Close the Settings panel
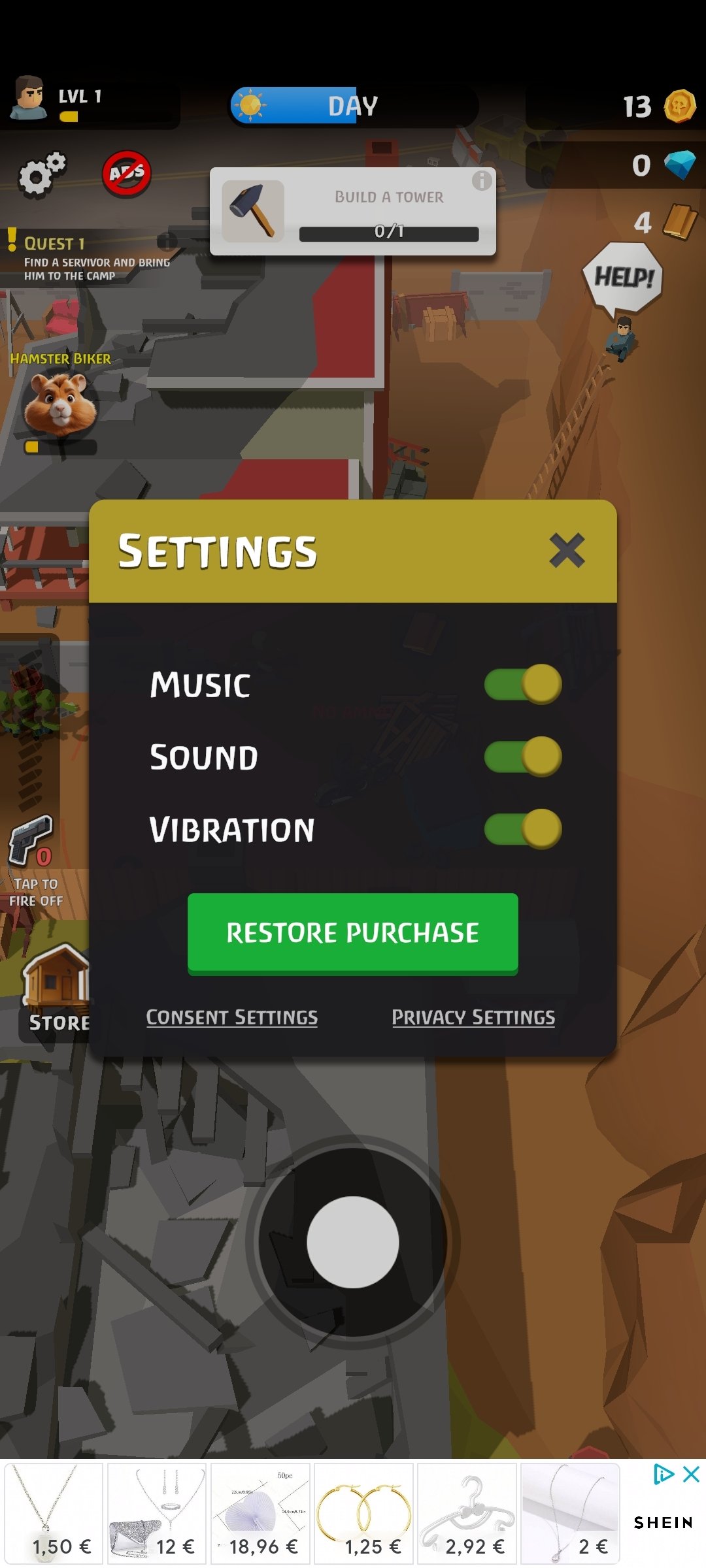This screenshot has height=1568, width=706. click(x=566, y=550)
